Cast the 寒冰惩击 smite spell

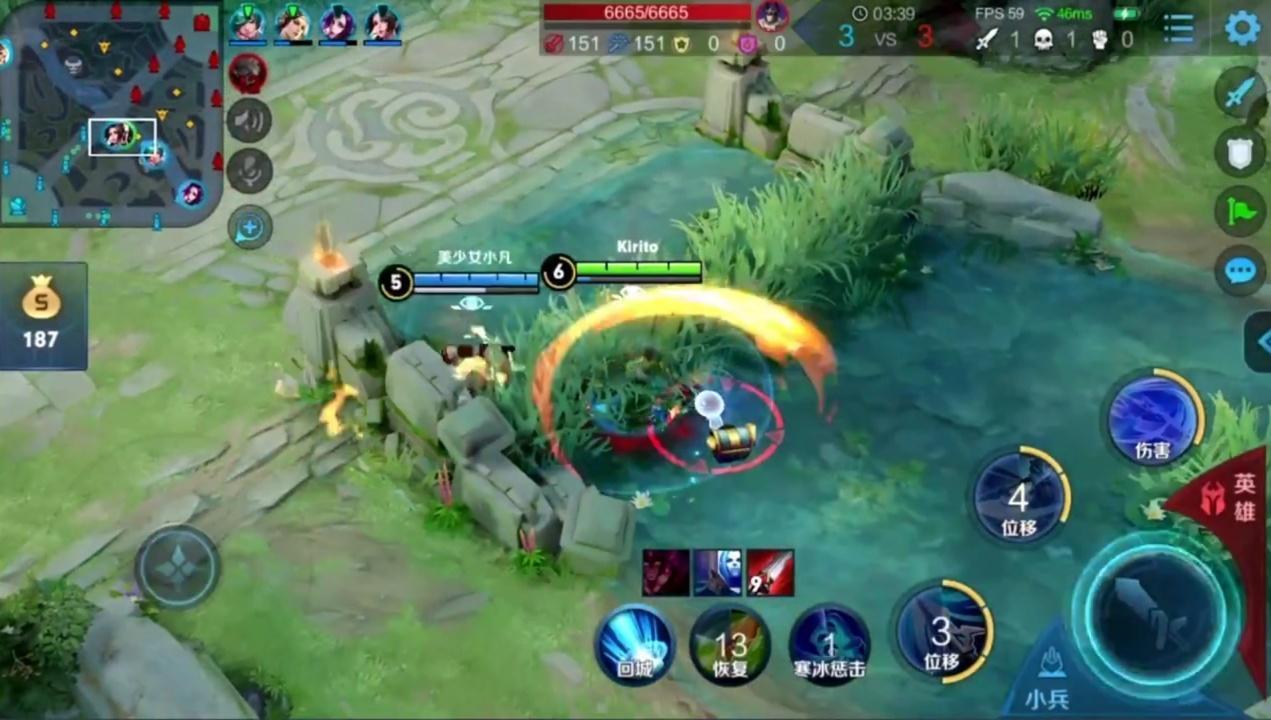pyautogui.click(x=829, y=645)
